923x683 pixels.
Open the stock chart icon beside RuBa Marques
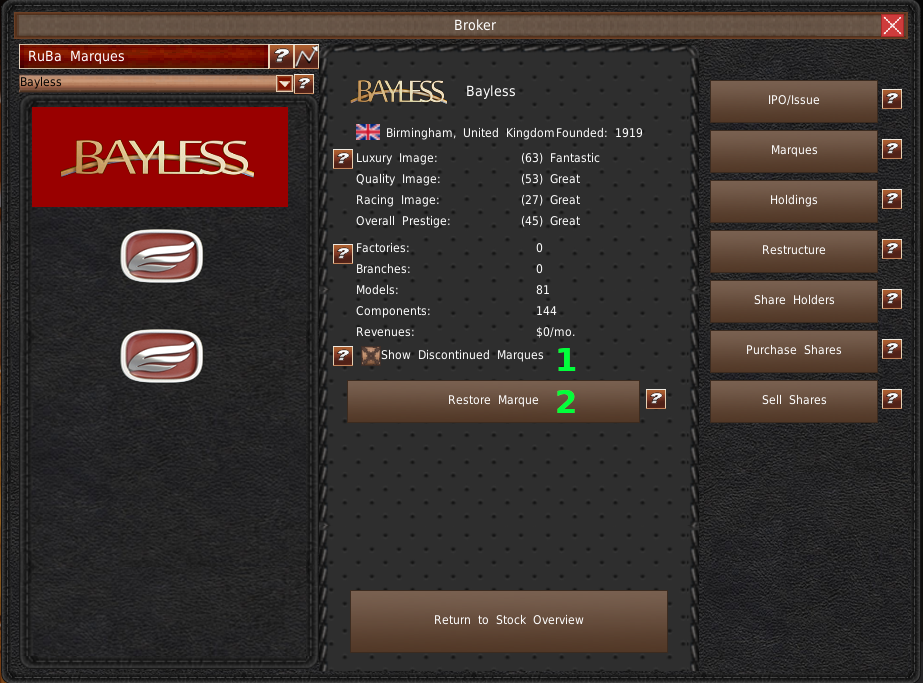pos(306,57)
